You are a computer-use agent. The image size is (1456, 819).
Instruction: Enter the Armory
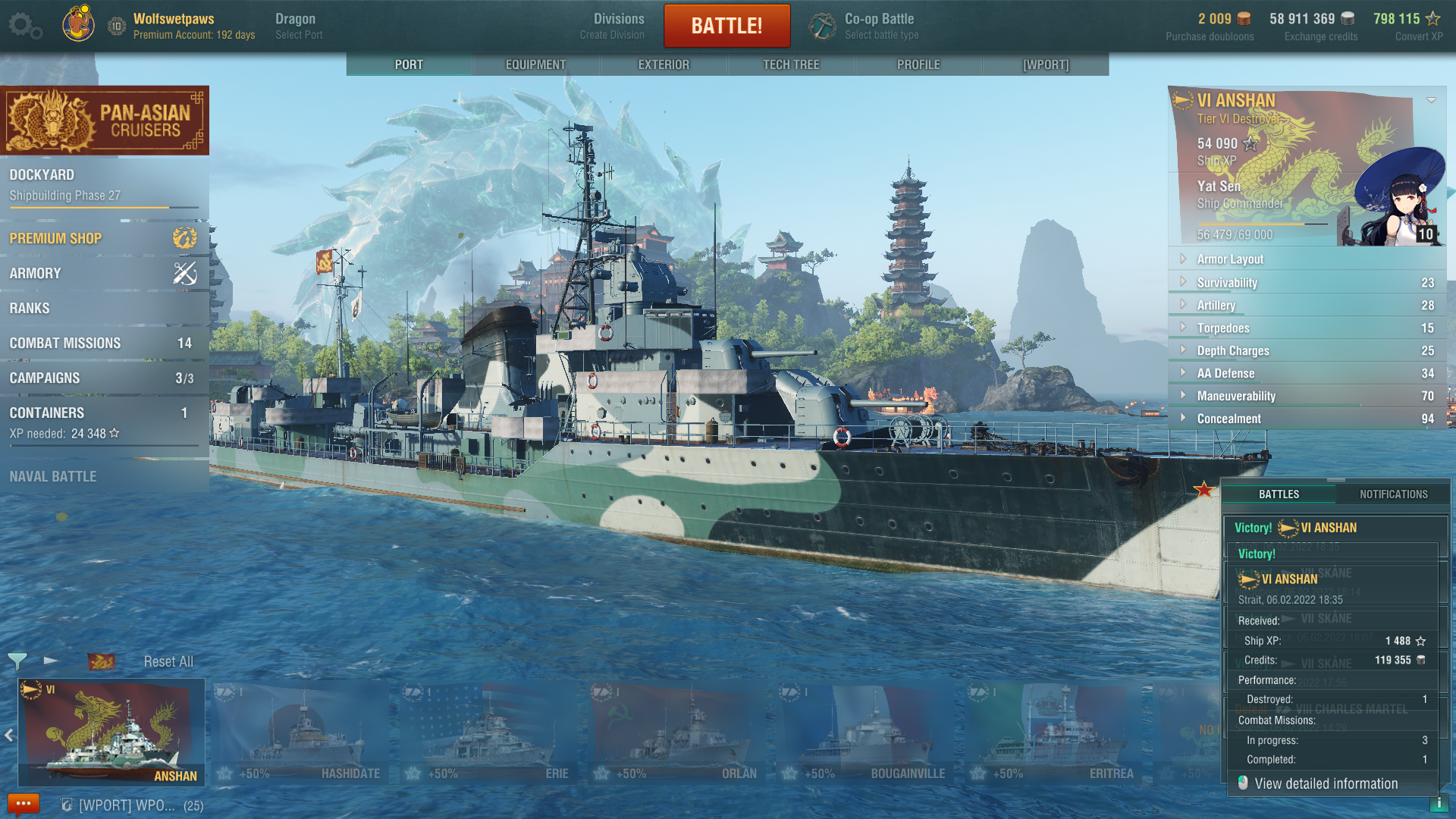pos(102,273)
